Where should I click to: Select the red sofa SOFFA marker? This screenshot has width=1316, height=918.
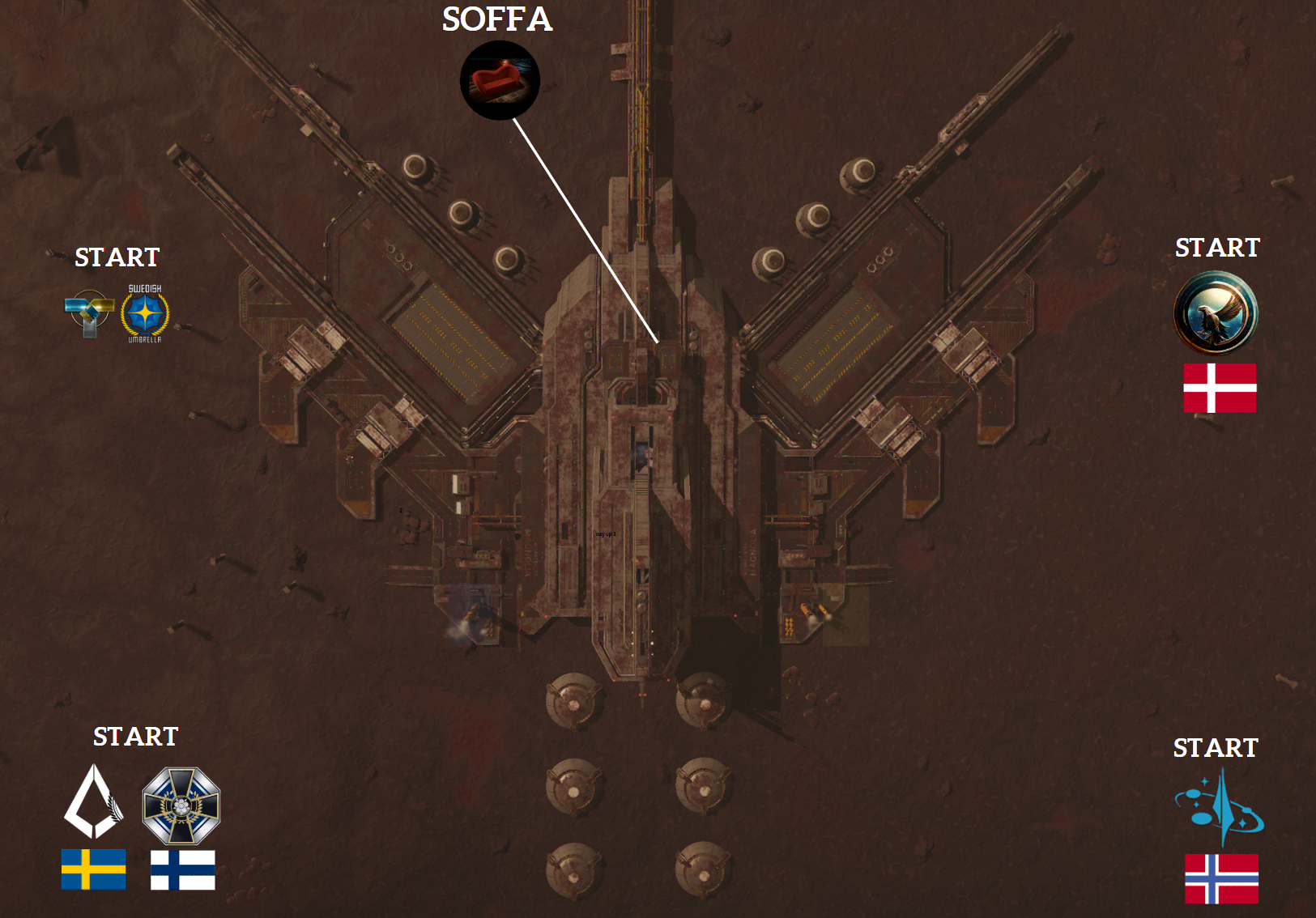(x=500, y=81)
